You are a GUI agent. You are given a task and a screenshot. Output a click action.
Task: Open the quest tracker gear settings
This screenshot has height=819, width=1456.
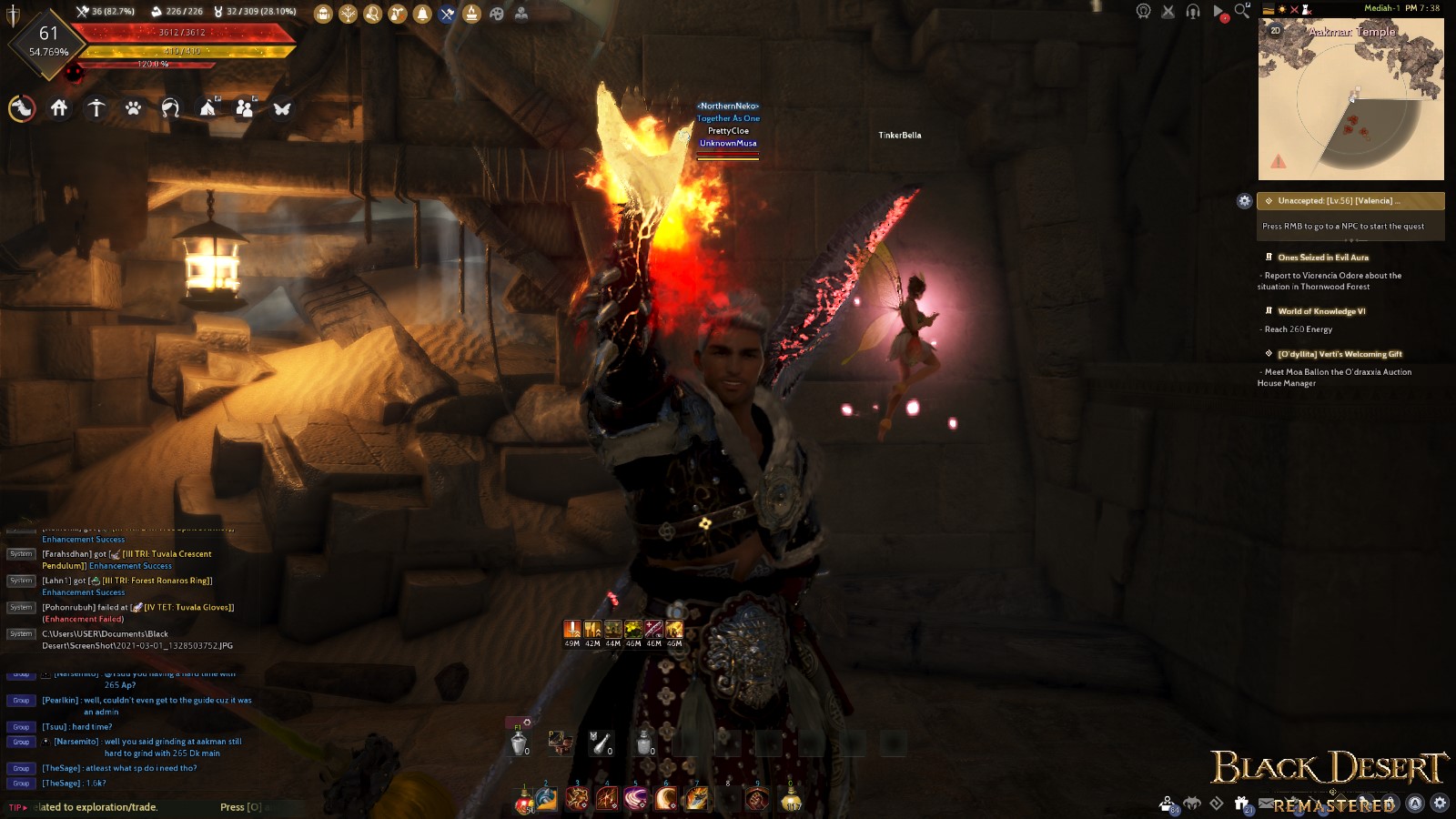tap(1244, 201)
